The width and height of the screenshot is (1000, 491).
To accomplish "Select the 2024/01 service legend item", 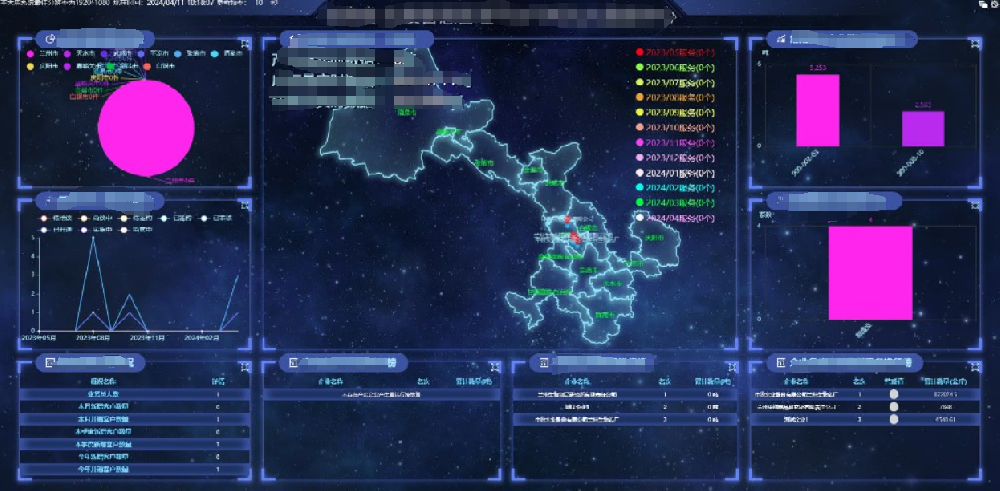I will pyautogui.click(x=677, y=172).
